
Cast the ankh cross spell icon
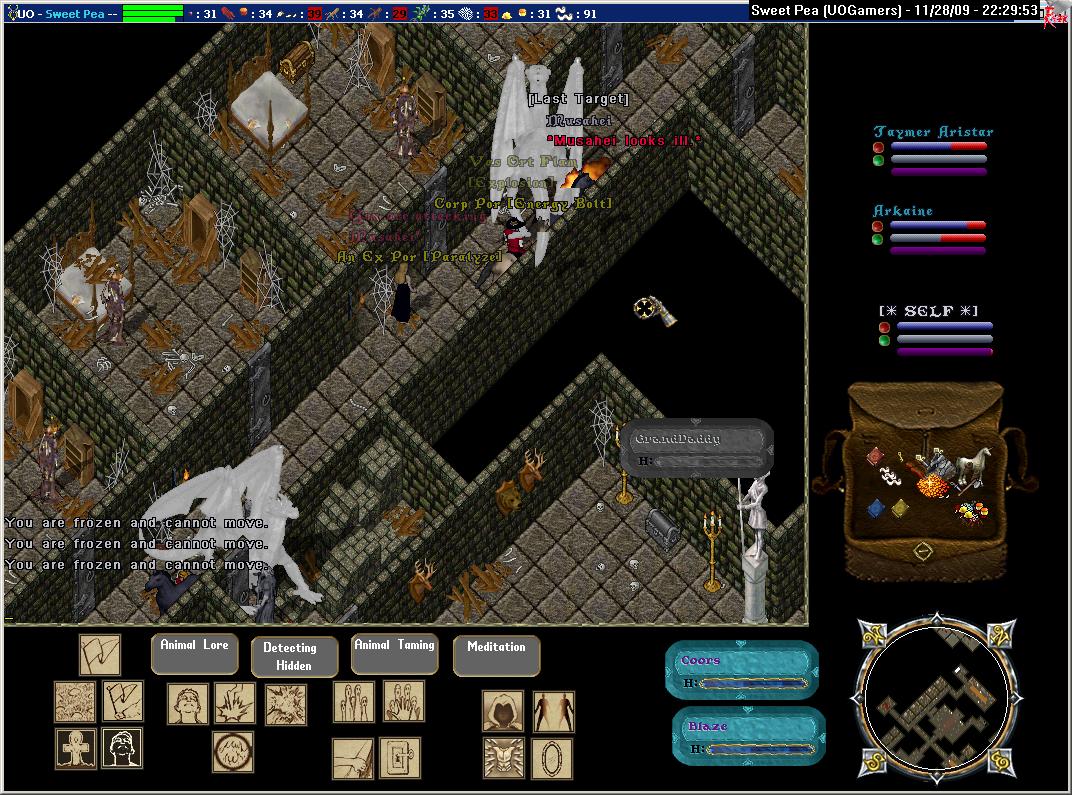[x=75, y=748]
